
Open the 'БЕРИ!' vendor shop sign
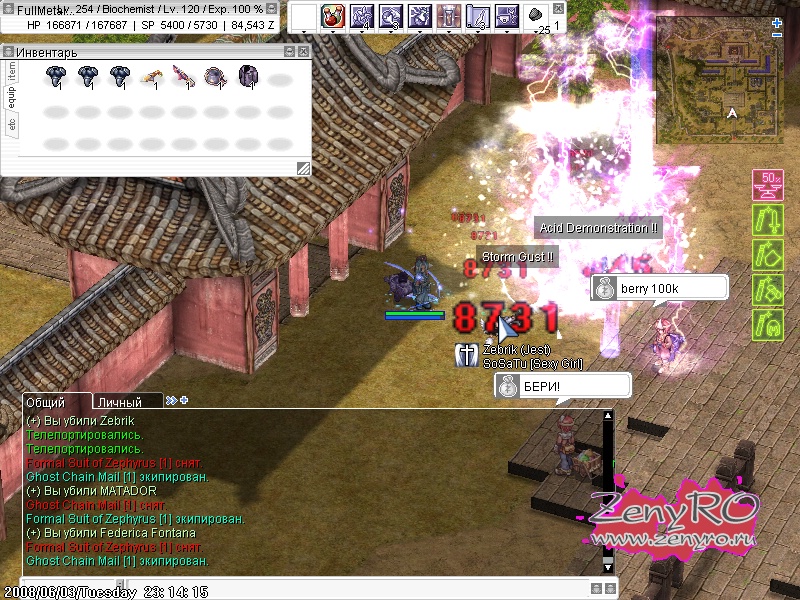click(563, 386)
